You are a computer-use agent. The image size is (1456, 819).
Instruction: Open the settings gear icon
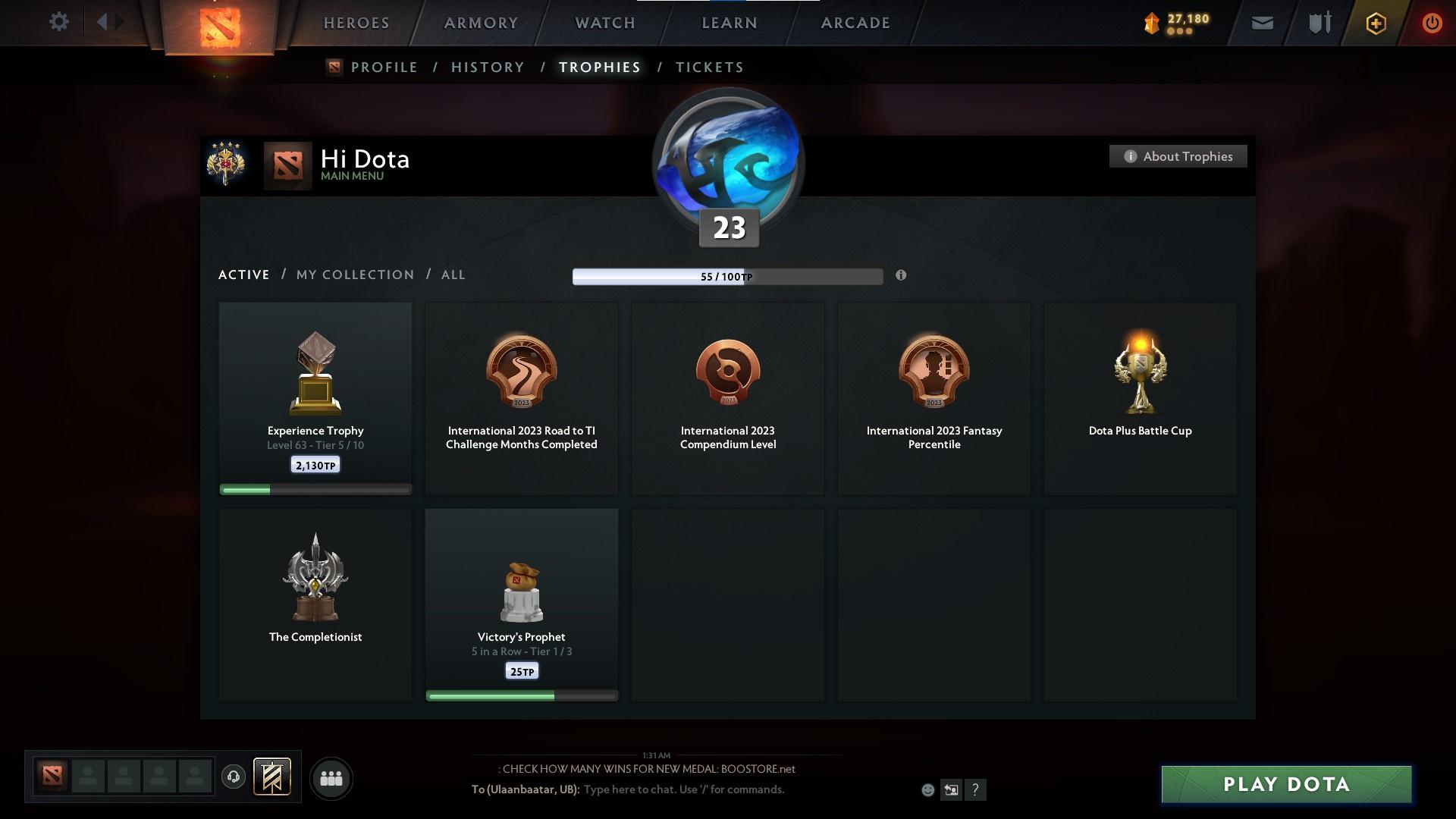(59, 22)
